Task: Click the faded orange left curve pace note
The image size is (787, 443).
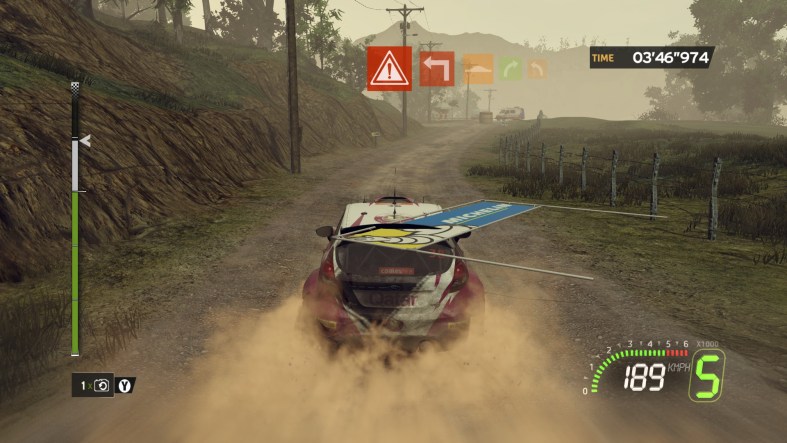Action: 537,69
